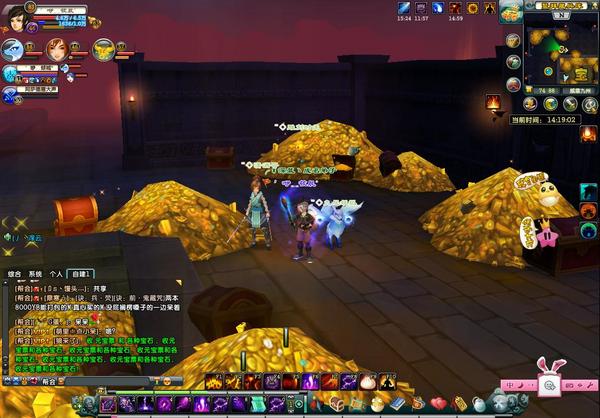Viewport: 600px width, 418px height.
Task: Click the pink star icon
Action: click(548, 240)
